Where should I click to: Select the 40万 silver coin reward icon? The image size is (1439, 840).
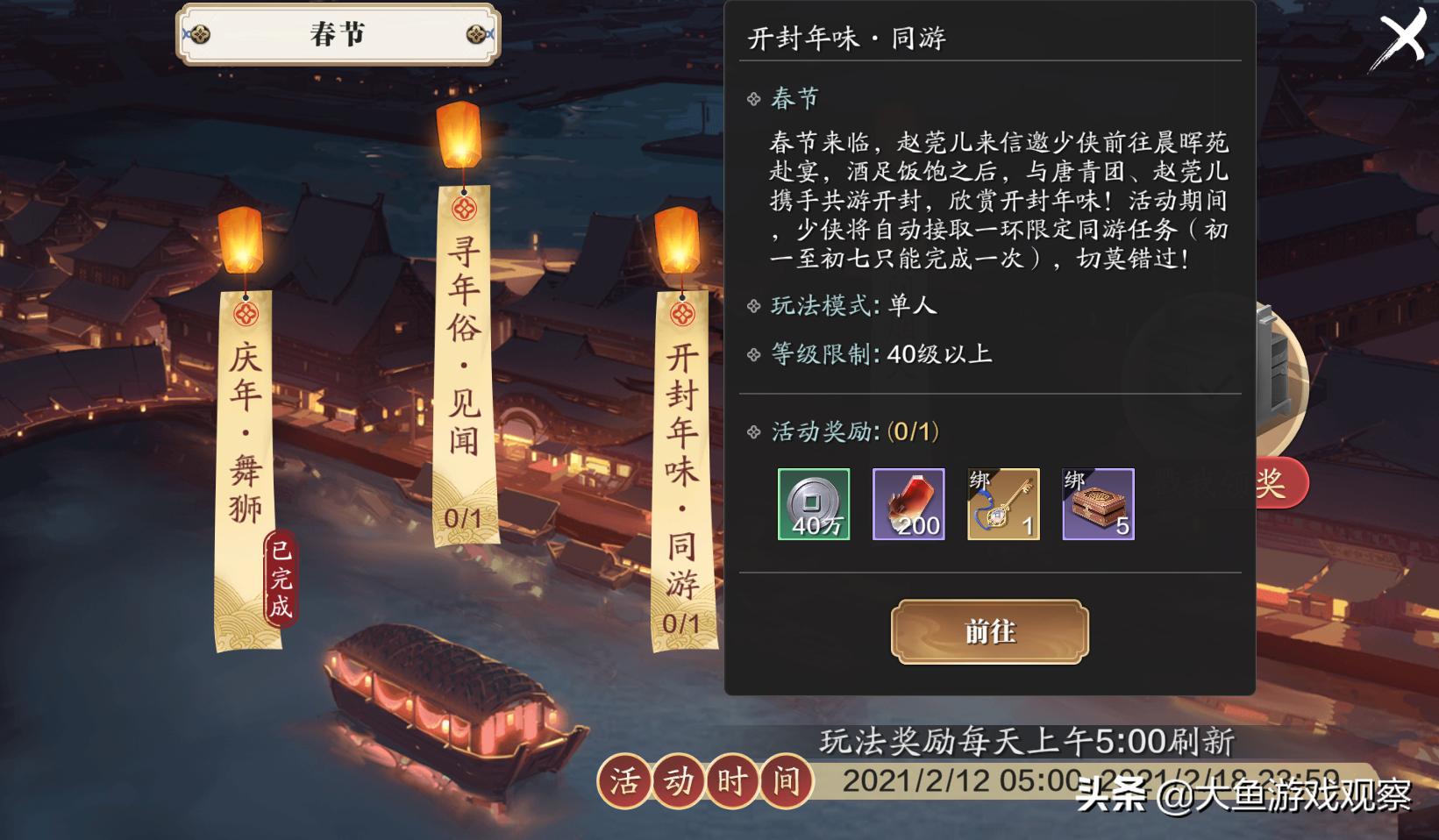813,504
